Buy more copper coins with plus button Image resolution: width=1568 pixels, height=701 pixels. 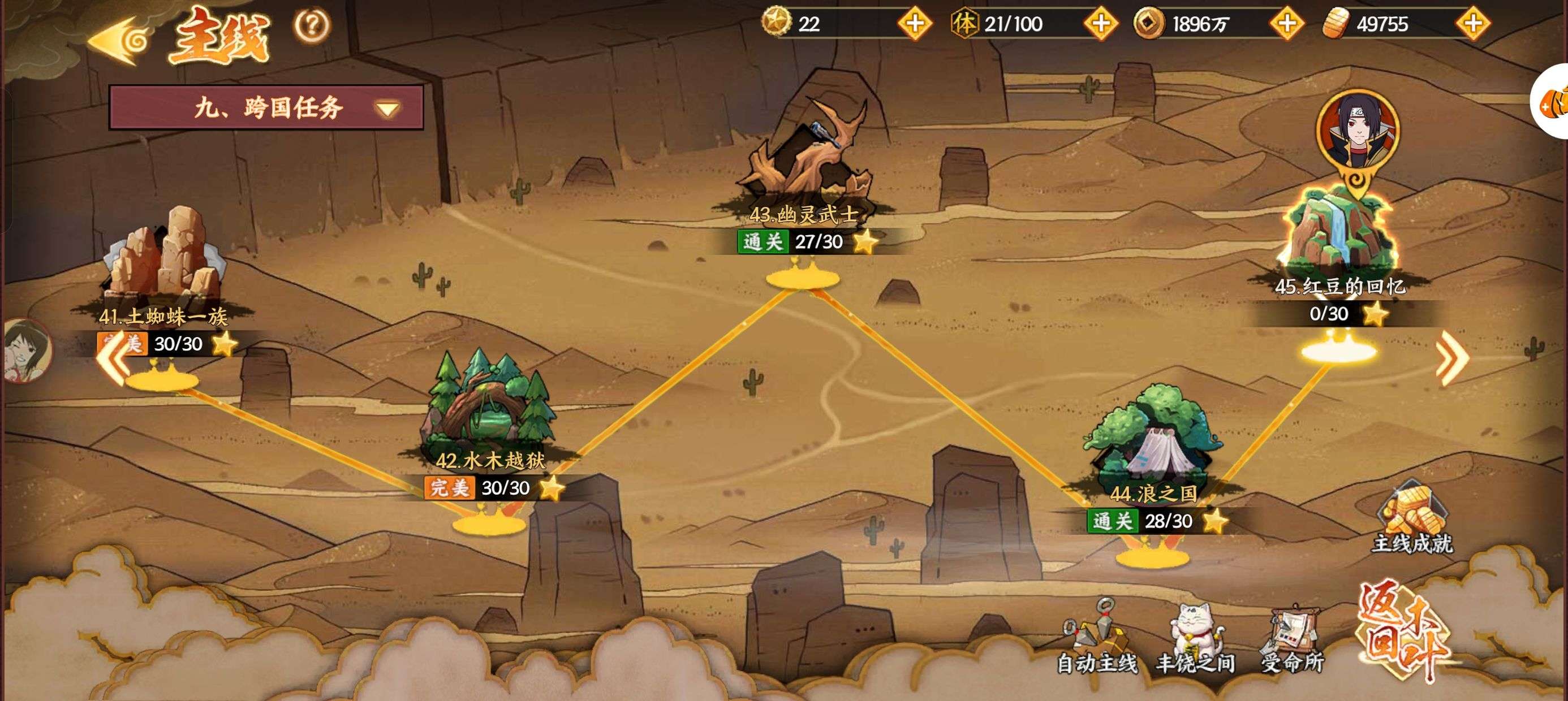(1286, 24)
